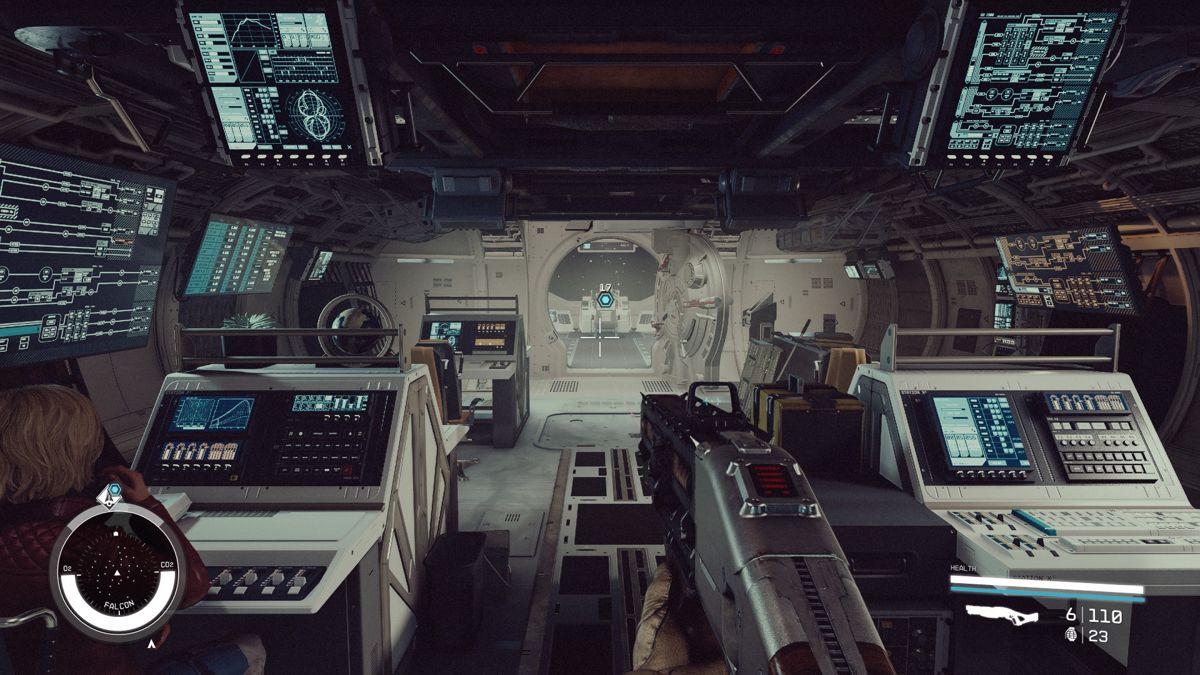Click the equipped shotgun weapon icon
This screenshot has width=1200, height=675.
1001,615
